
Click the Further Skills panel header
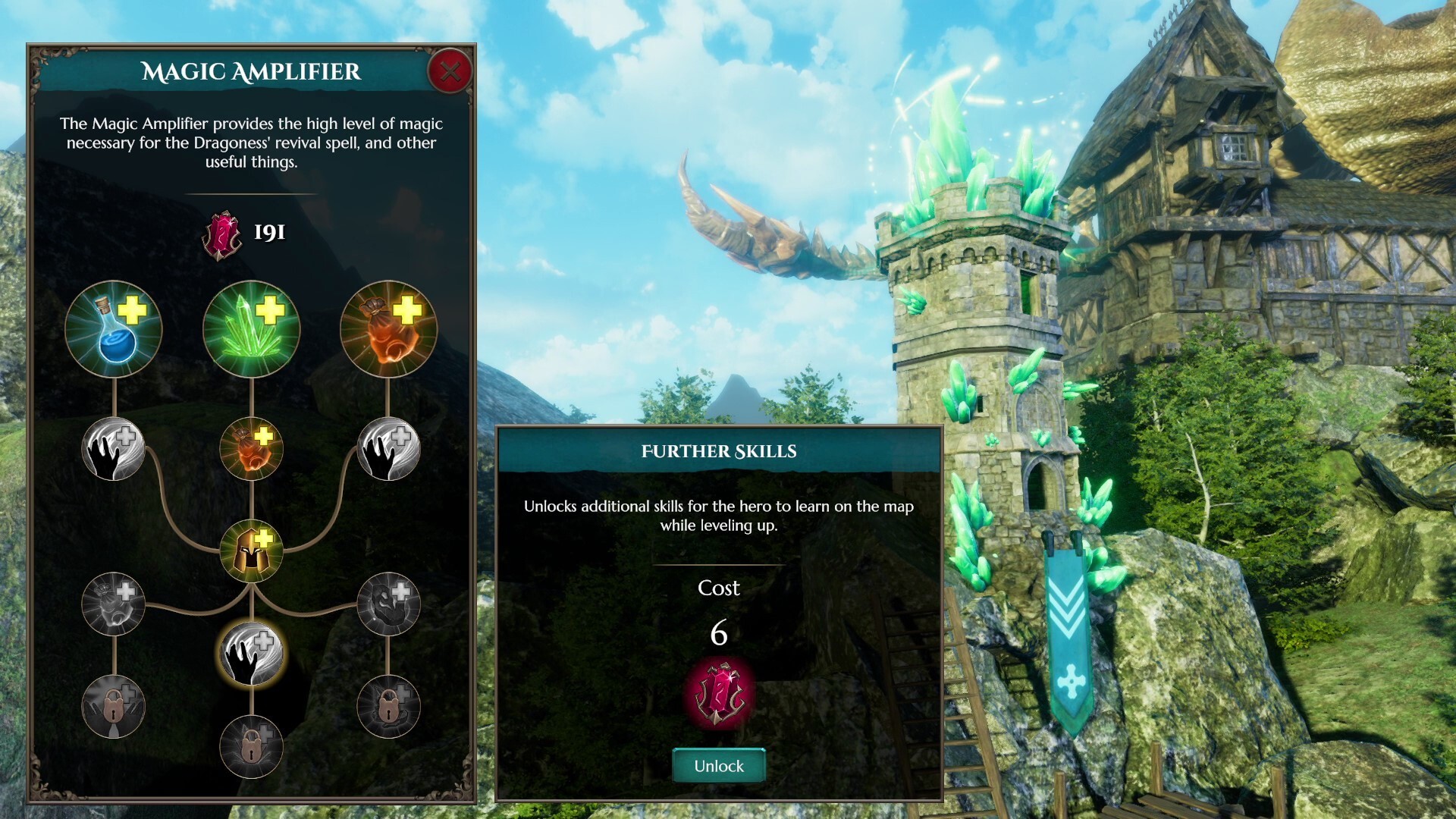tap(719, 449)
